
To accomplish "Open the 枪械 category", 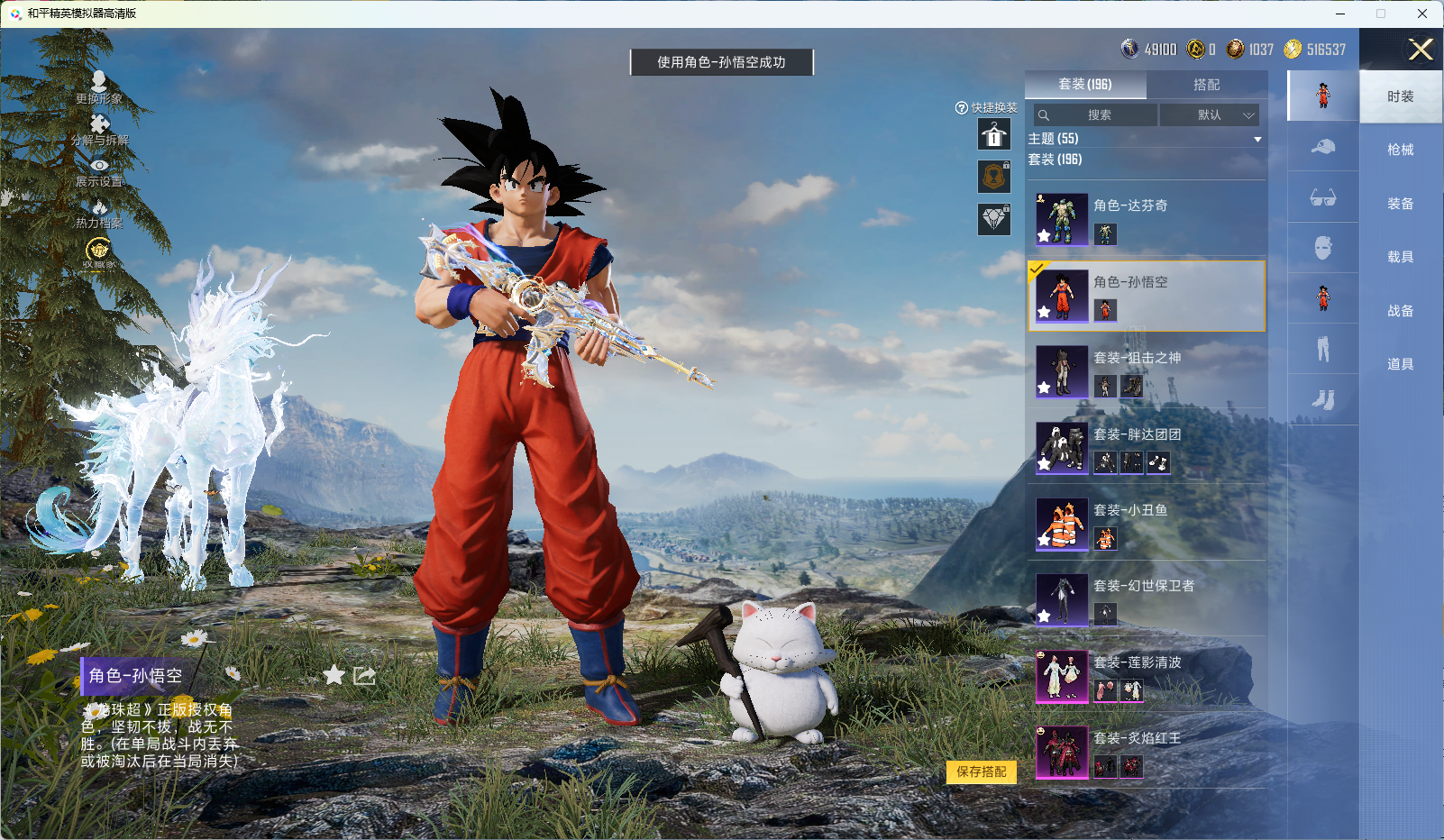I will point(1400,150).
